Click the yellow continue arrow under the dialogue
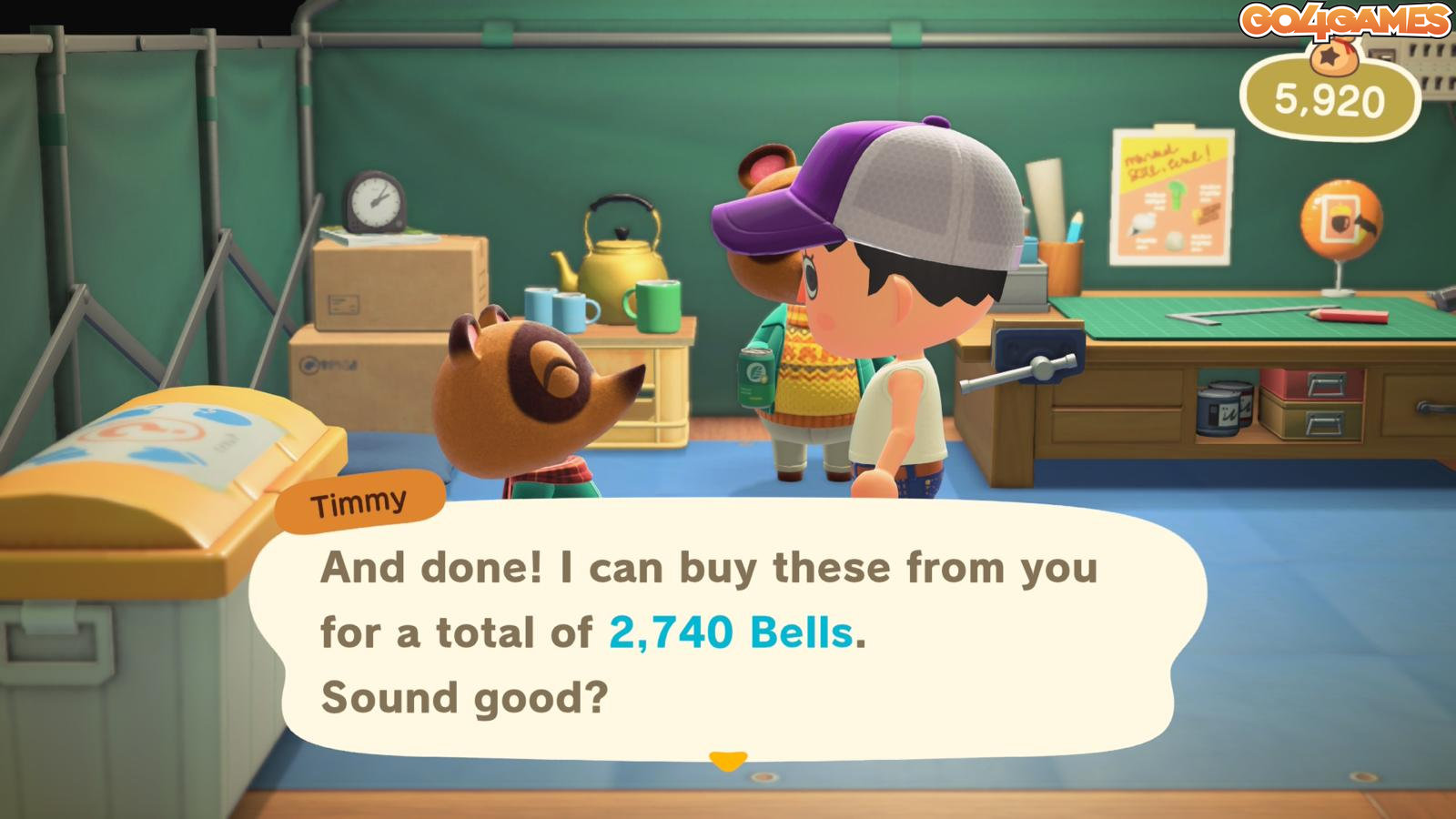 727,760
